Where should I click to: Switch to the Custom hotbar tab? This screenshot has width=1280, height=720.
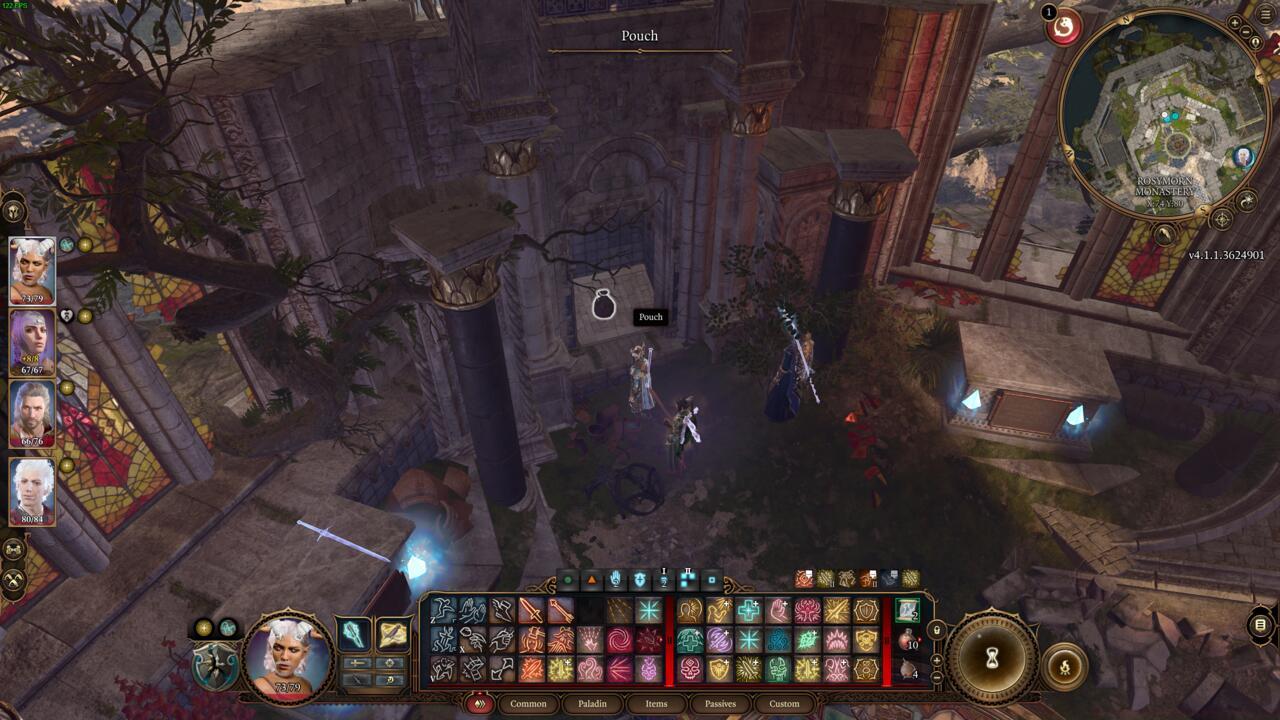784,703
